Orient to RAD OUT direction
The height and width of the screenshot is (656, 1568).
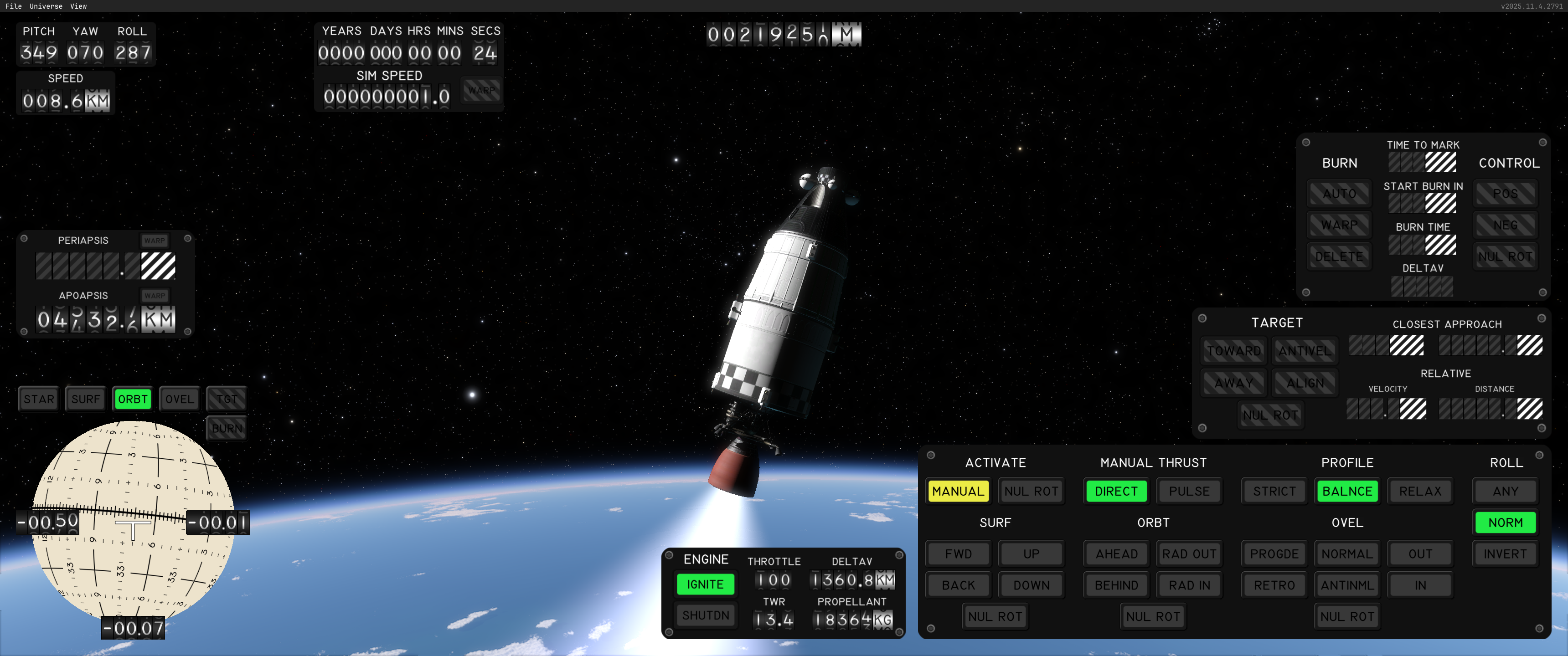click(1189, 554)
